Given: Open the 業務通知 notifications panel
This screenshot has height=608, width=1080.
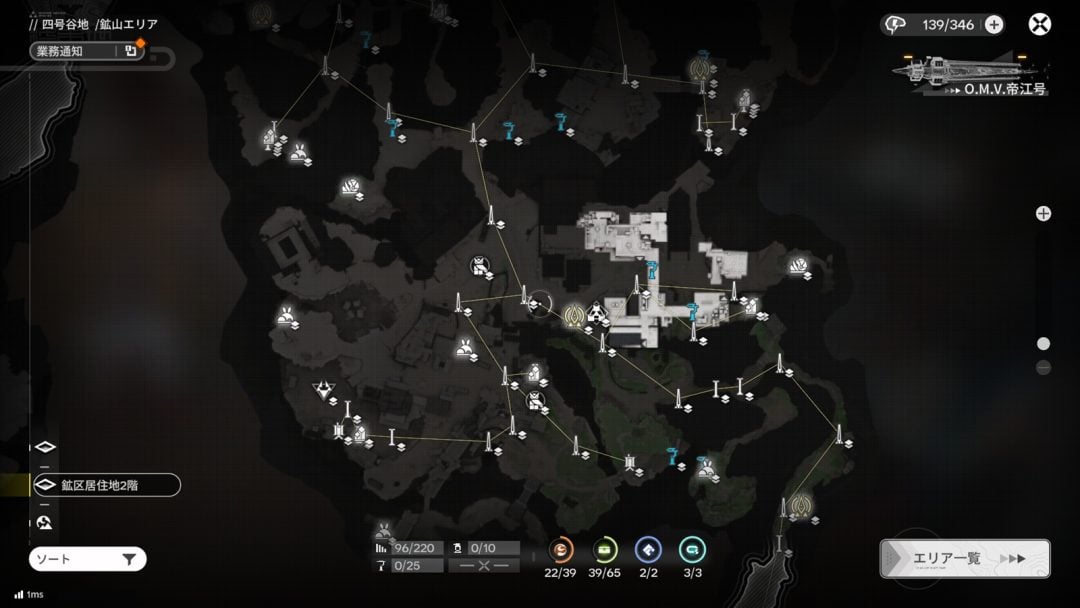Looking at the screenshot, I should coord(86,52).
